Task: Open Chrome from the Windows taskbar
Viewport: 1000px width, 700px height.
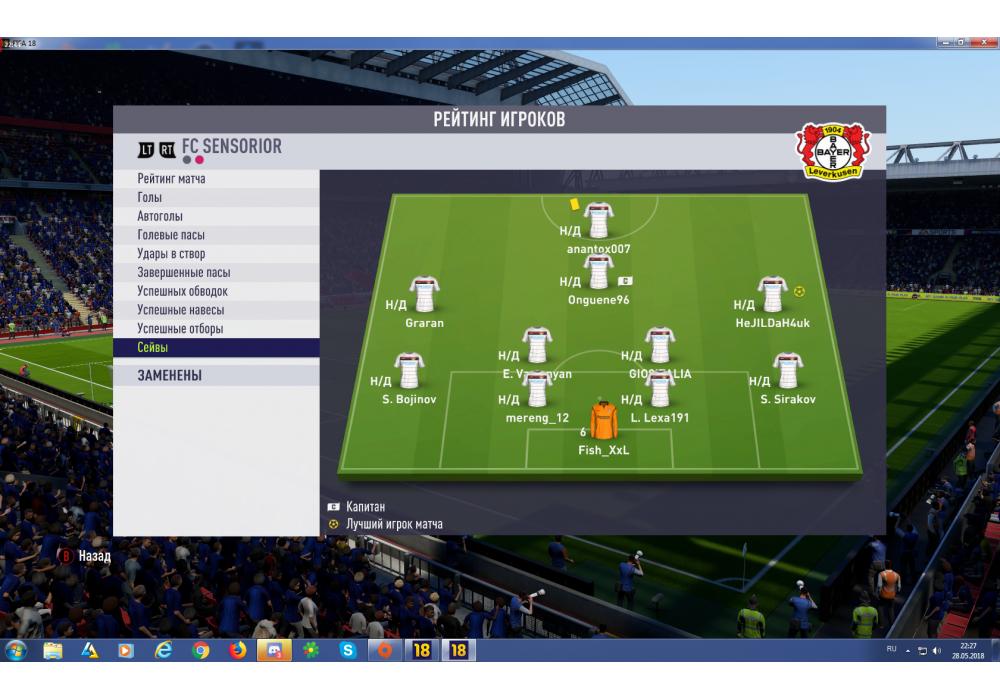Action: pyautogui.click(x=201, y=651)
